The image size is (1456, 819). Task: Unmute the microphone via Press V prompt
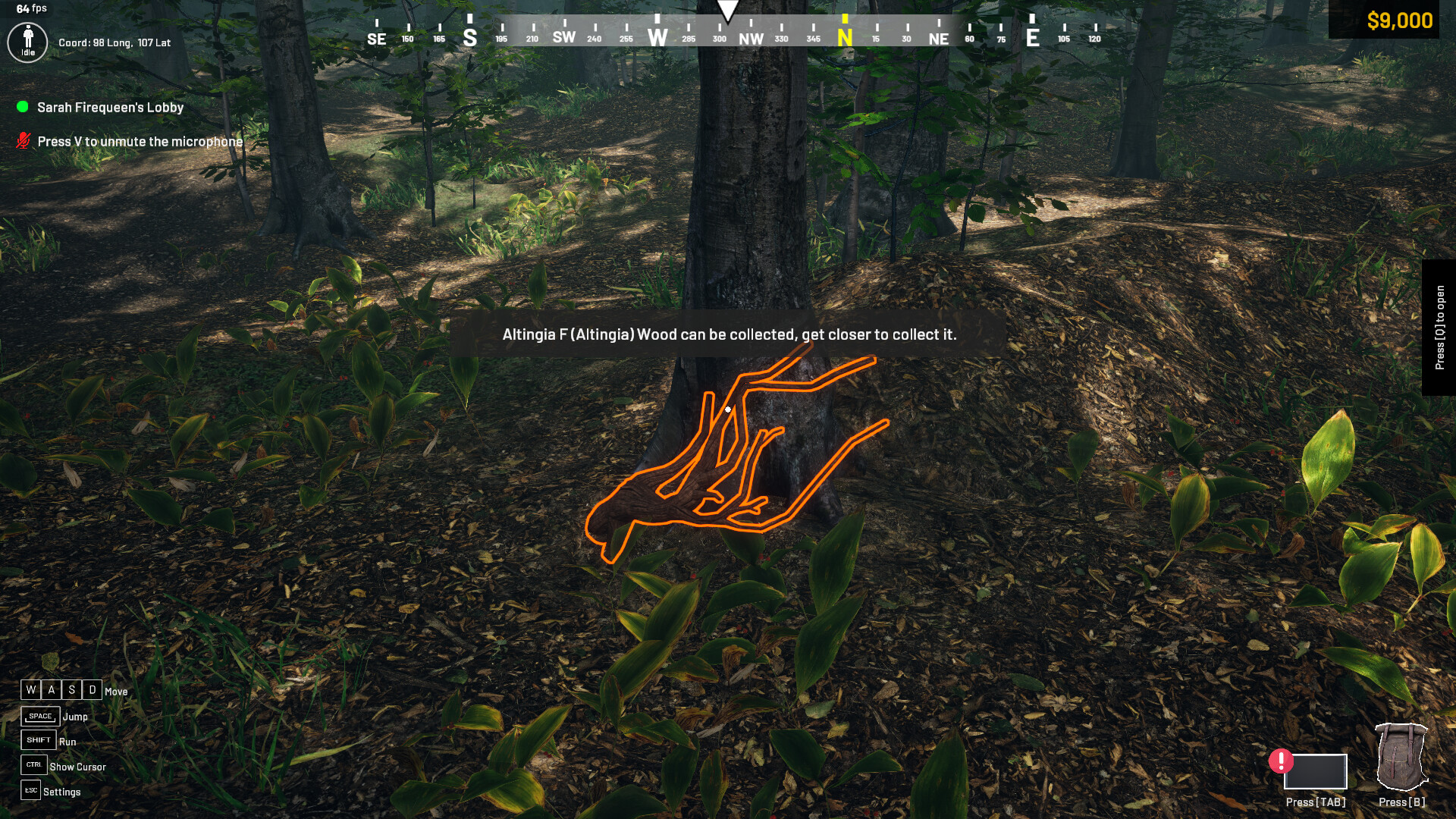(x=141, y=141)
